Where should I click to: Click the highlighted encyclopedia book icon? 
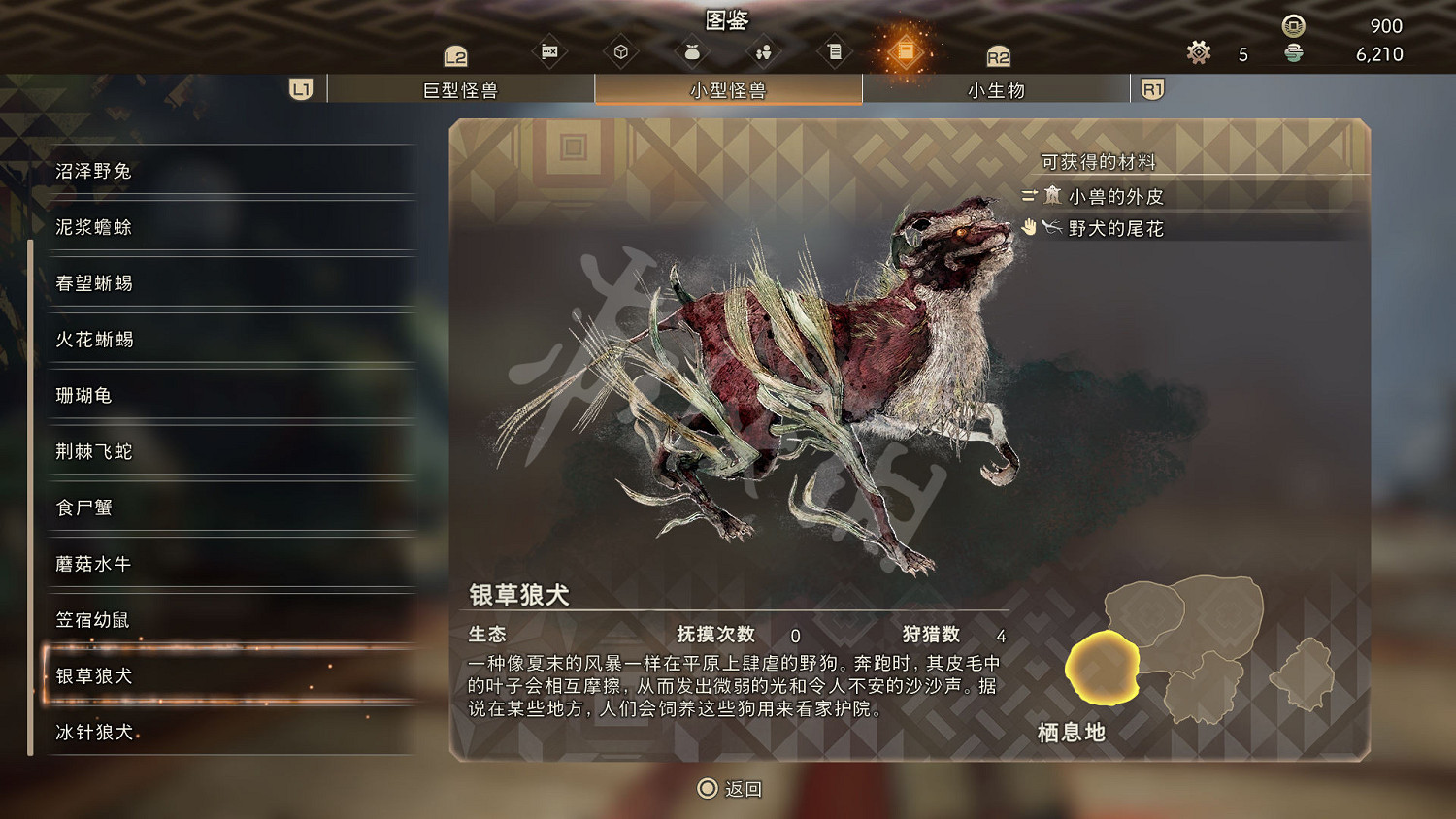907,52
